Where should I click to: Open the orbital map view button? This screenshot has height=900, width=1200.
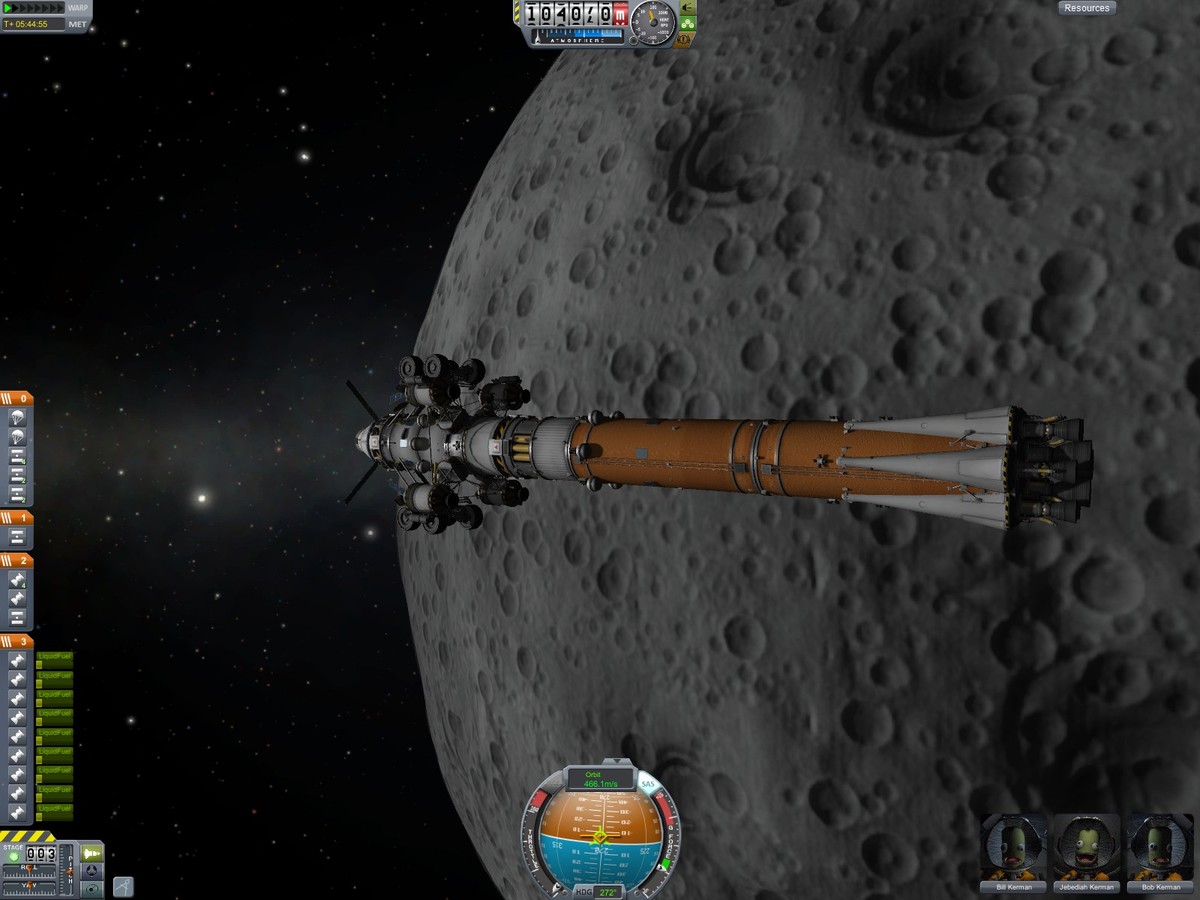coord(91,888)
